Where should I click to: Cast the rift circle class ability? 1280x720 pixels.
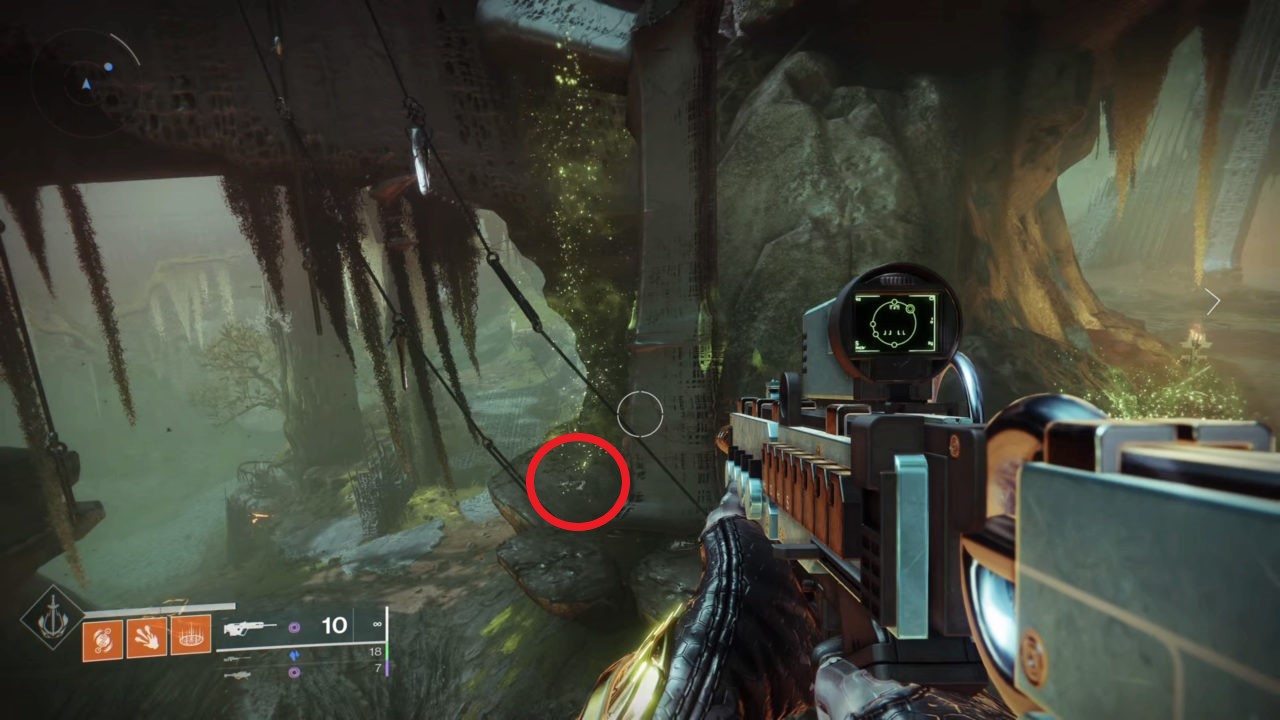click(x=190, y=635)
